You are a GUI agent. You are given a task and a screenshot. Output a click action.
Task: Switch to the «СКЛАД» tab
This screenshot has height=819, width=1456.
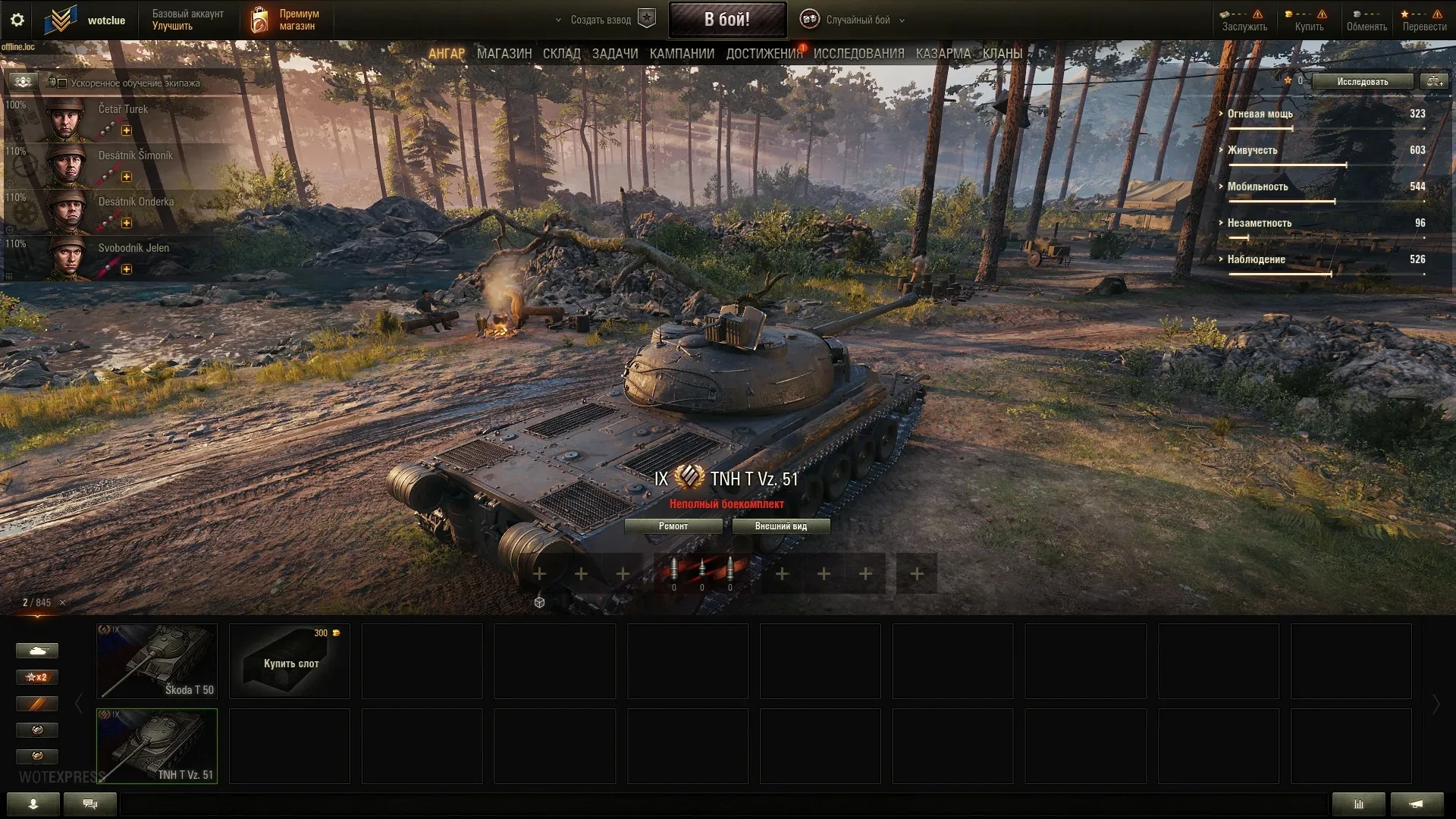pyautogui.click(x=561, y=54)
